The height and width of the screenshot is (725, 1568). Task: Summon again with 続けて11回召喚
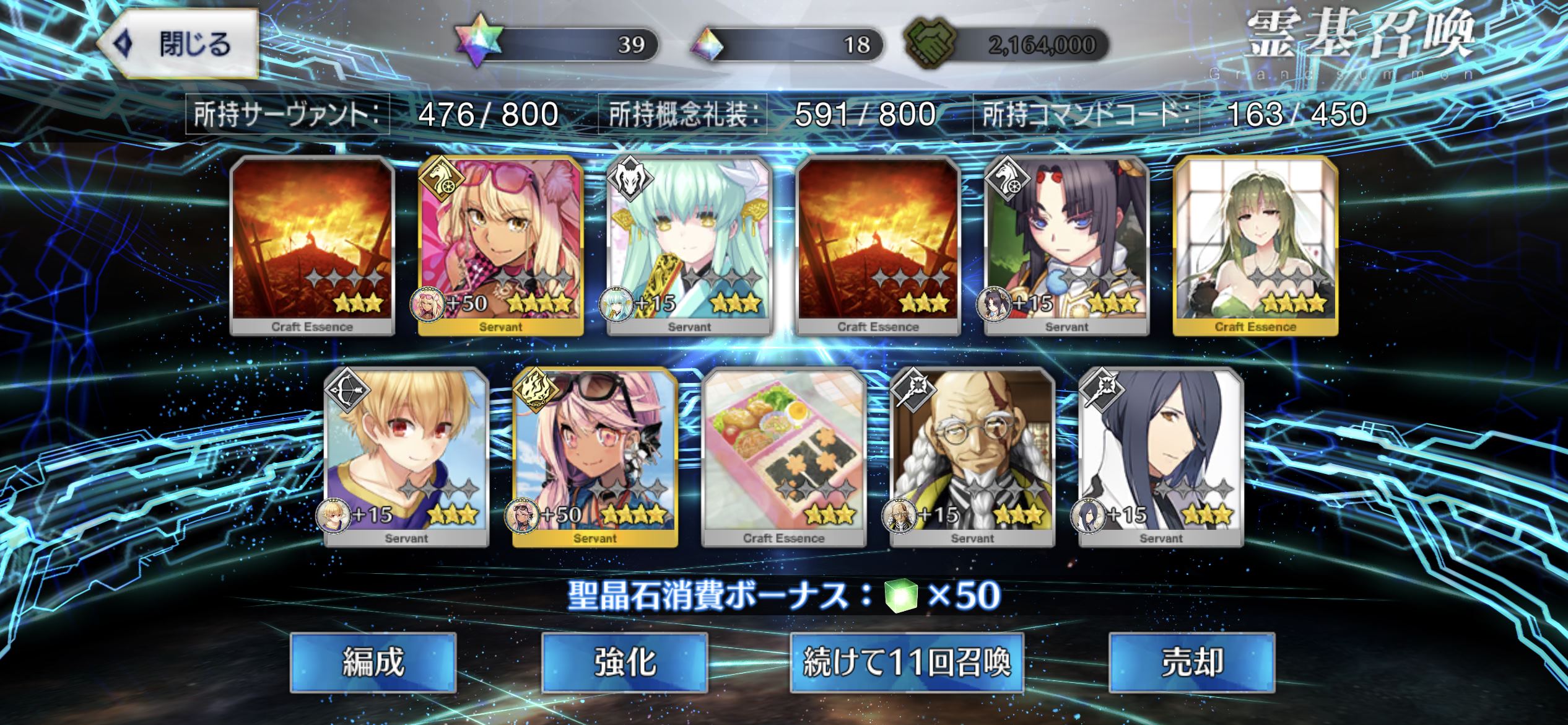(x=907, y=662)
